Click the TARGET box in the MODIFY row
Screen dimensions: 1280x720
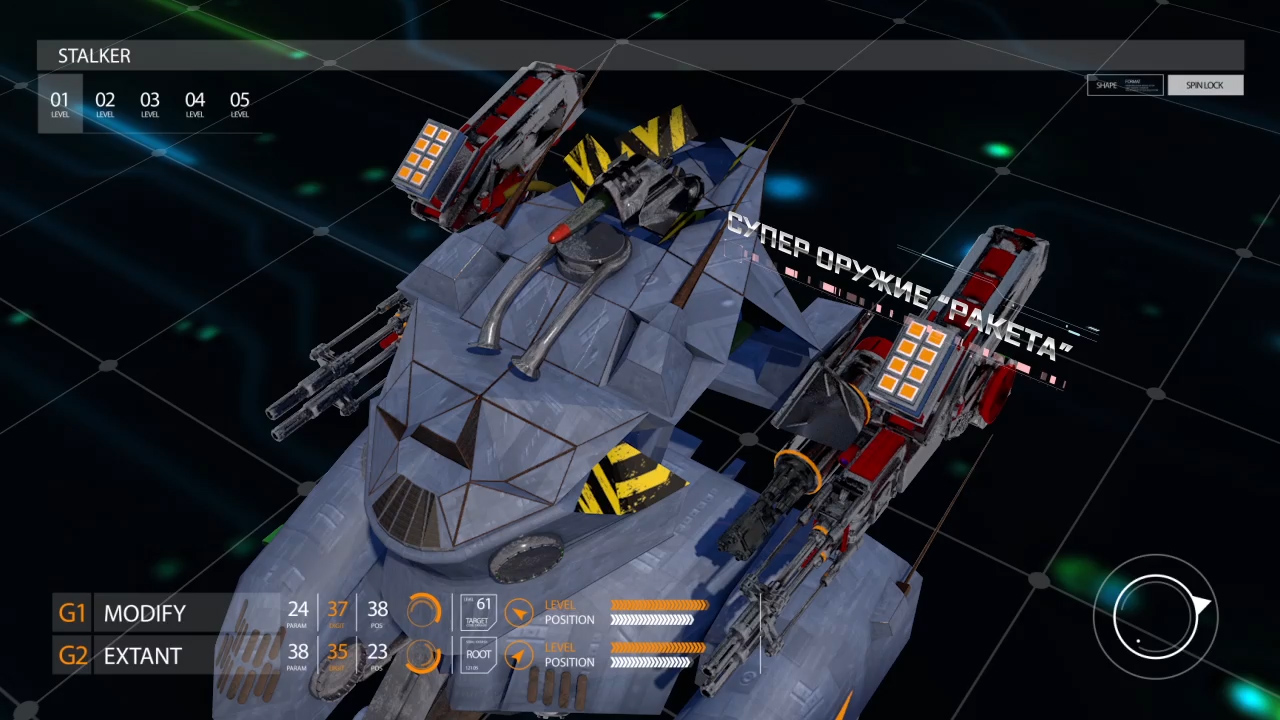478,612
